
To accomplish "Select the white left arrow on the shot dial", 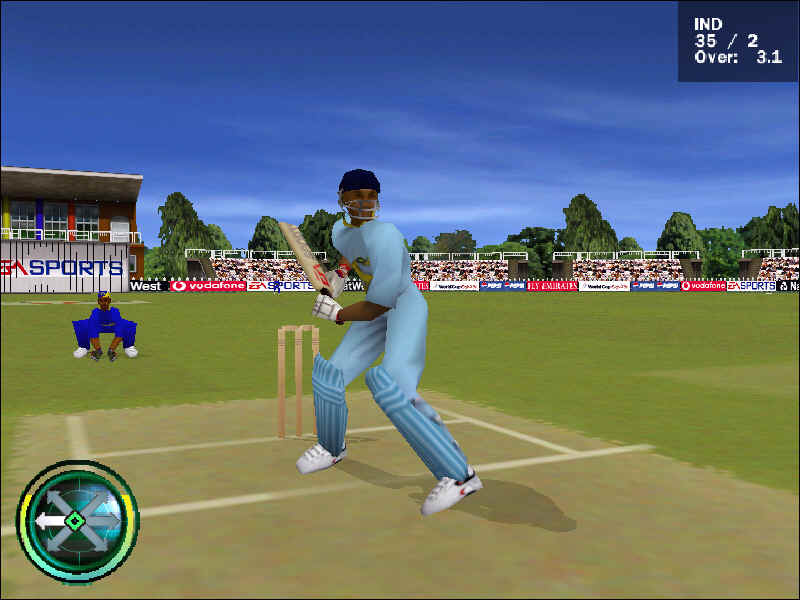I will (47, 521).
